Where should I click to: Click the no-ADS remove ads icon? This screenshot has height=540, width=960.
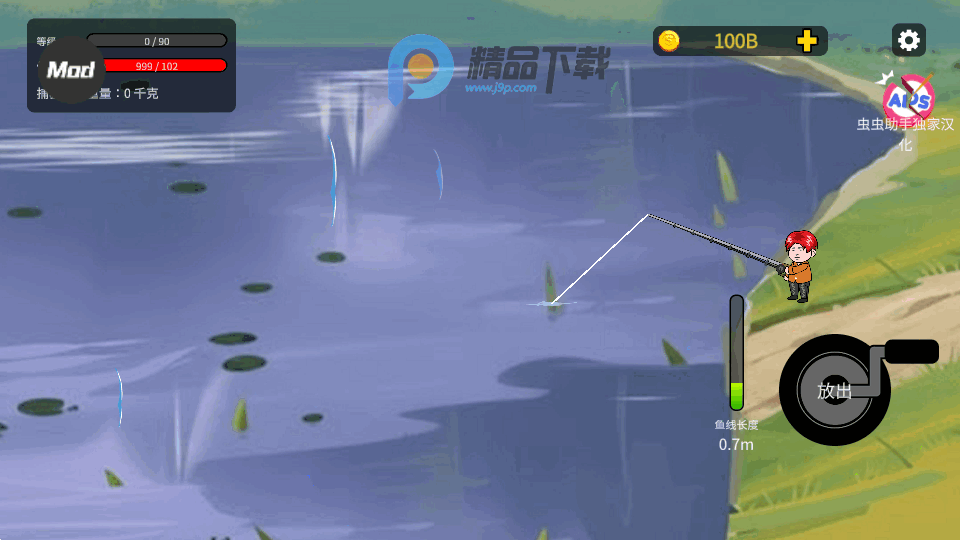(x=908, y=98)
